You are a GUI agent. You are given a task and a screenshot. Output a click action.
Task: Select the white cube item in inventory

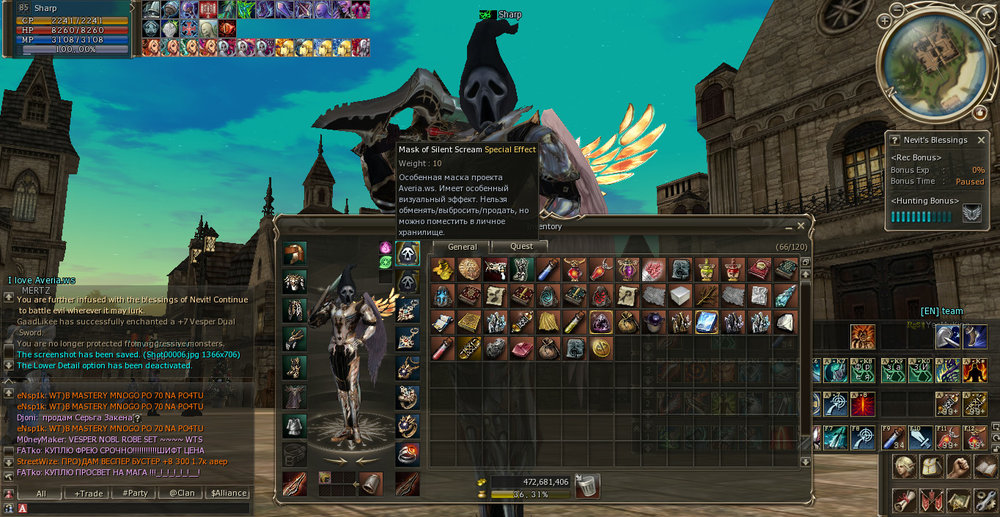[x=680, y=295]
